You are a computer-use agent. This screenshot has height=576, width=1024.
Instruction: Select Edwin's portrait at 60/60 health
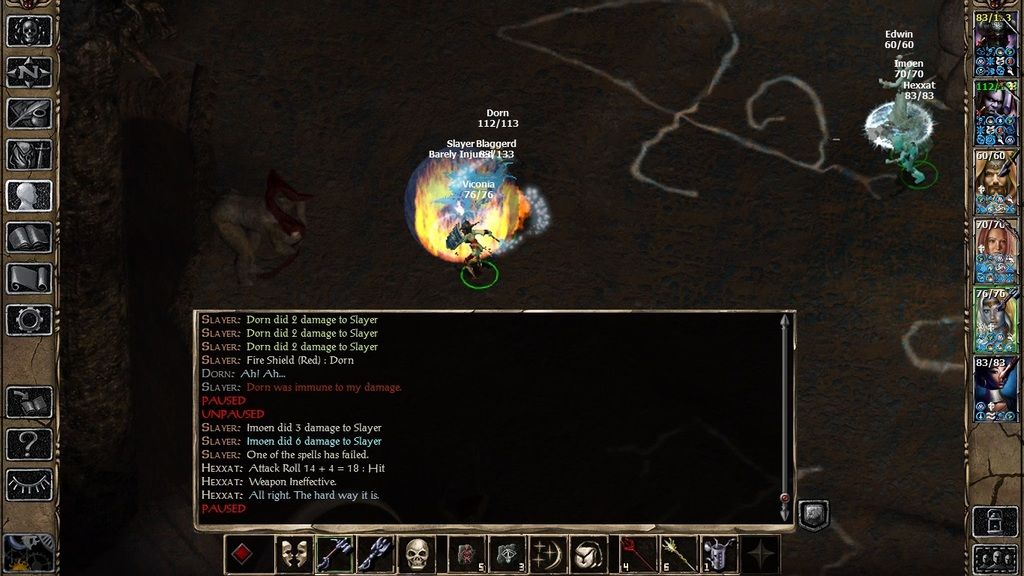click(x=996, y=181)
